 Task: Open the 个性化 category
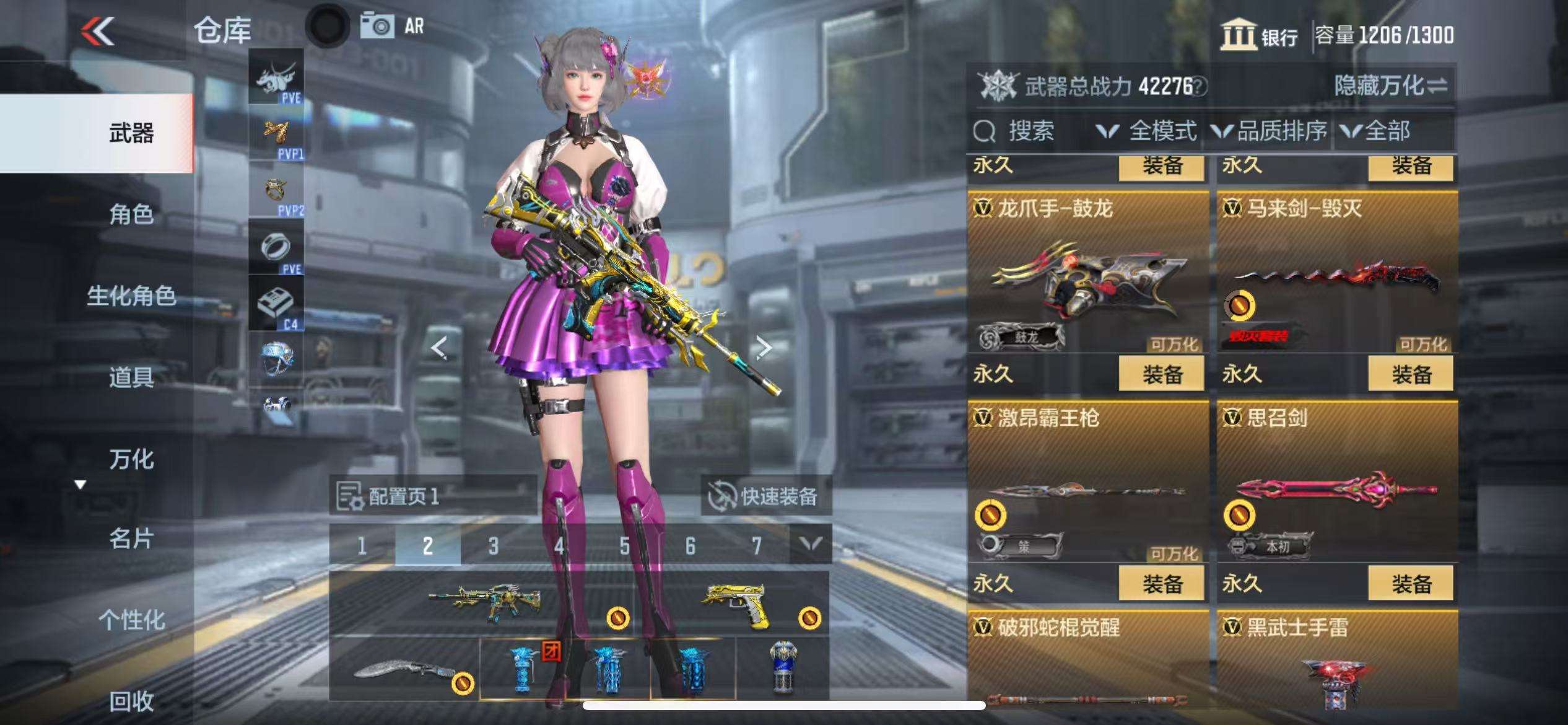[131, 620]
